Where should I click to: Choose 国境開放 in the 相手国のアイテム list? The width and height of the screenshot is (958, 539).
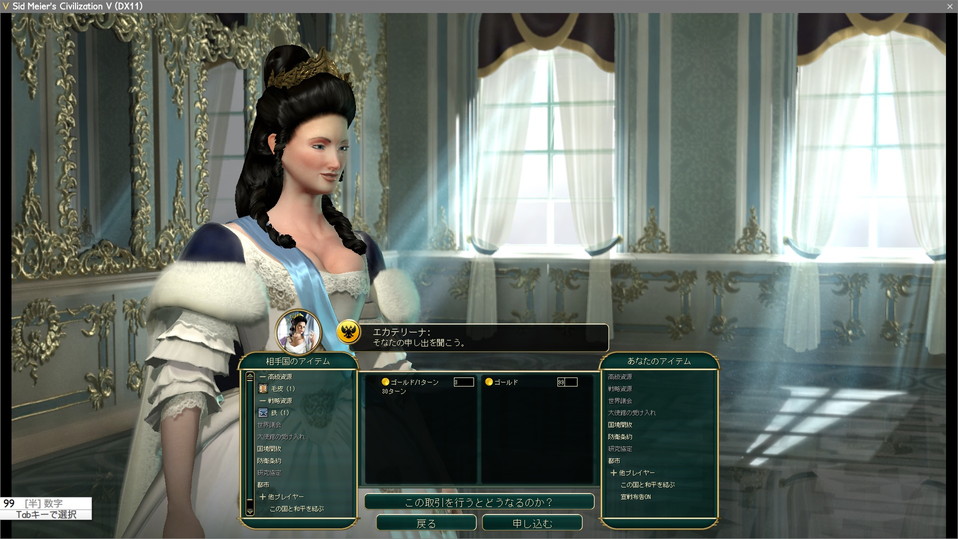268,448
